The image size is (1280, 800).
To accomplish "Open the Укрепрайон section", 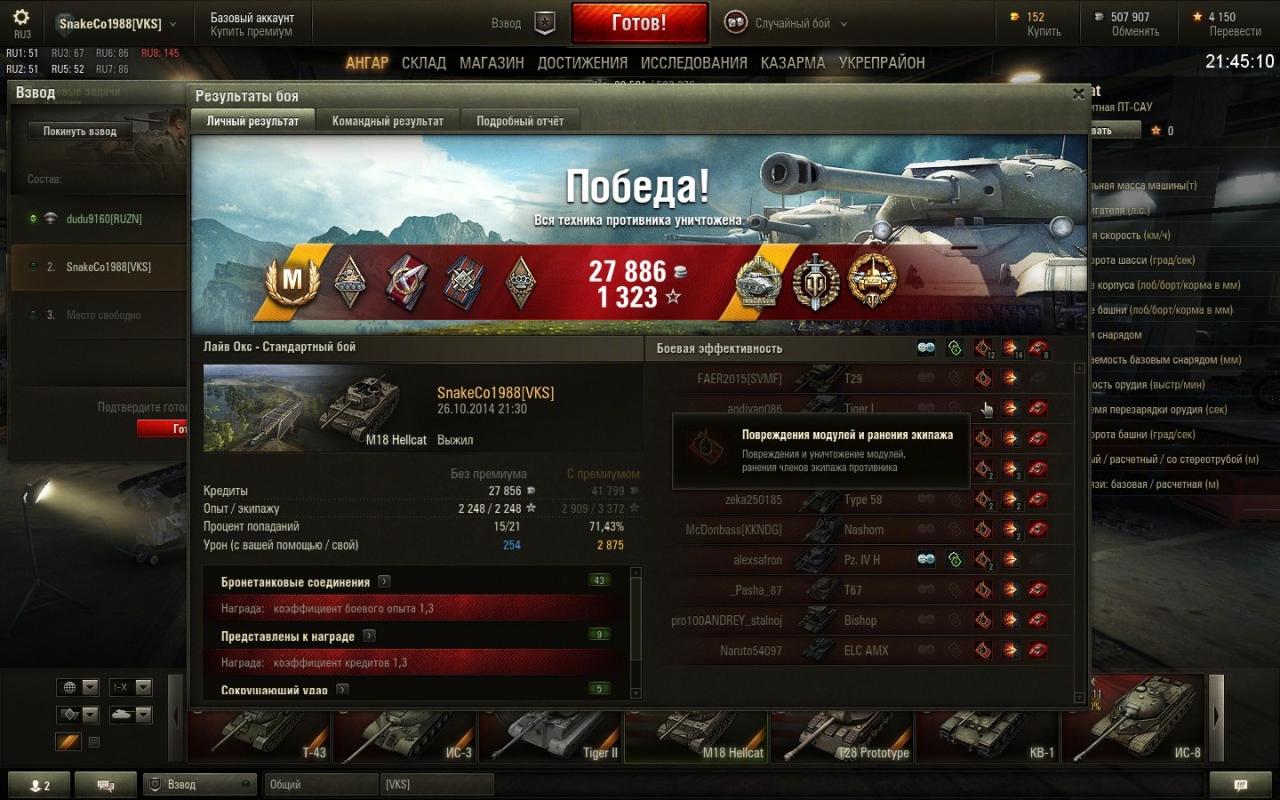I will [882, 63].
